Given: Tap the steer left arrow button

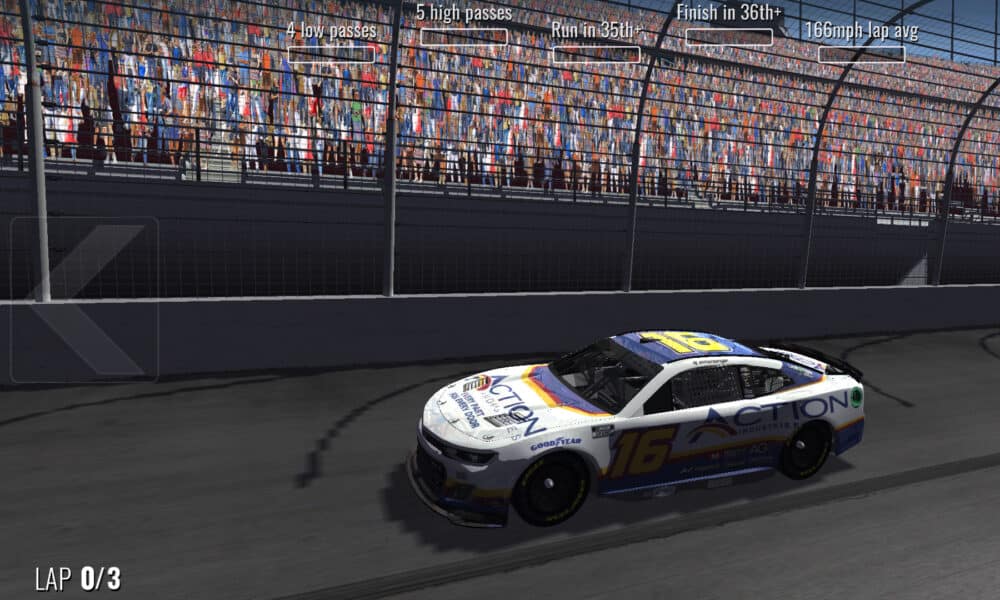Looking at the screenshot, I should coord(84,299).
